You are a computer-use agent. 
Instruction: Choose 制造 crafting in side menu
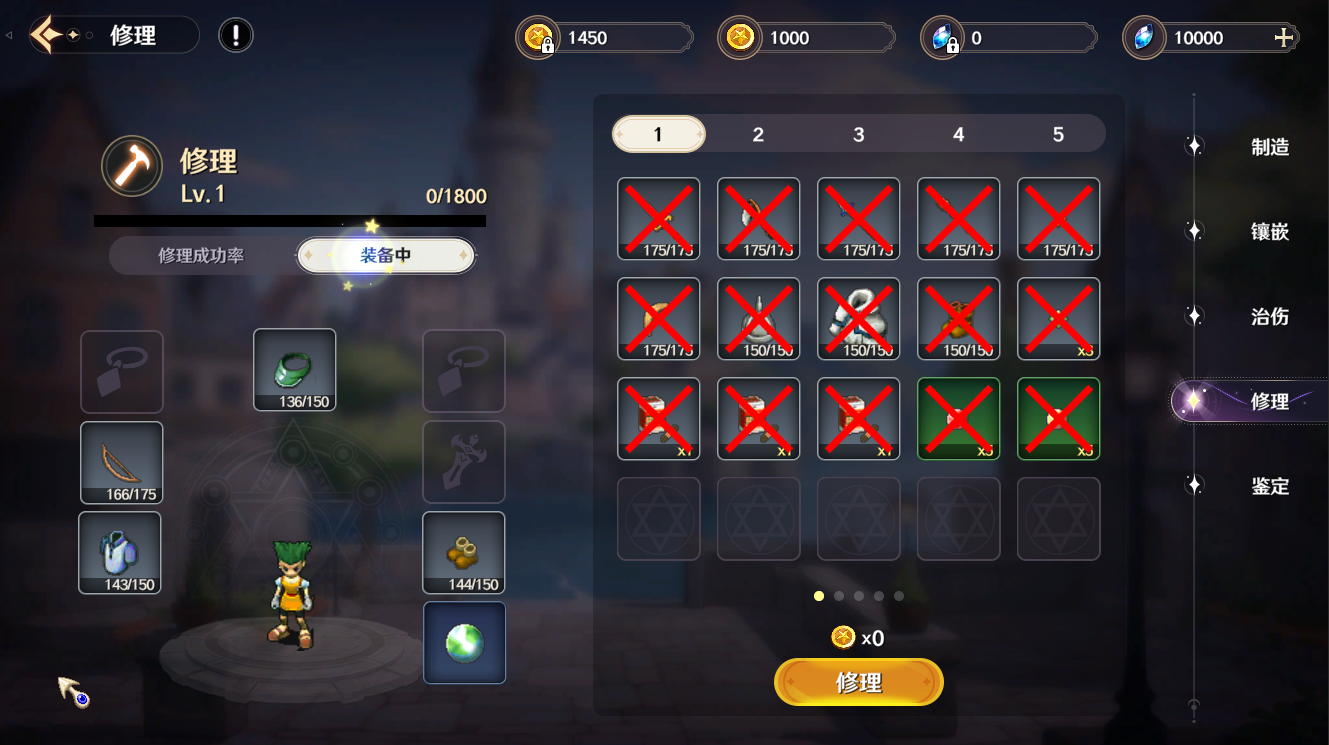[1269, 147]
